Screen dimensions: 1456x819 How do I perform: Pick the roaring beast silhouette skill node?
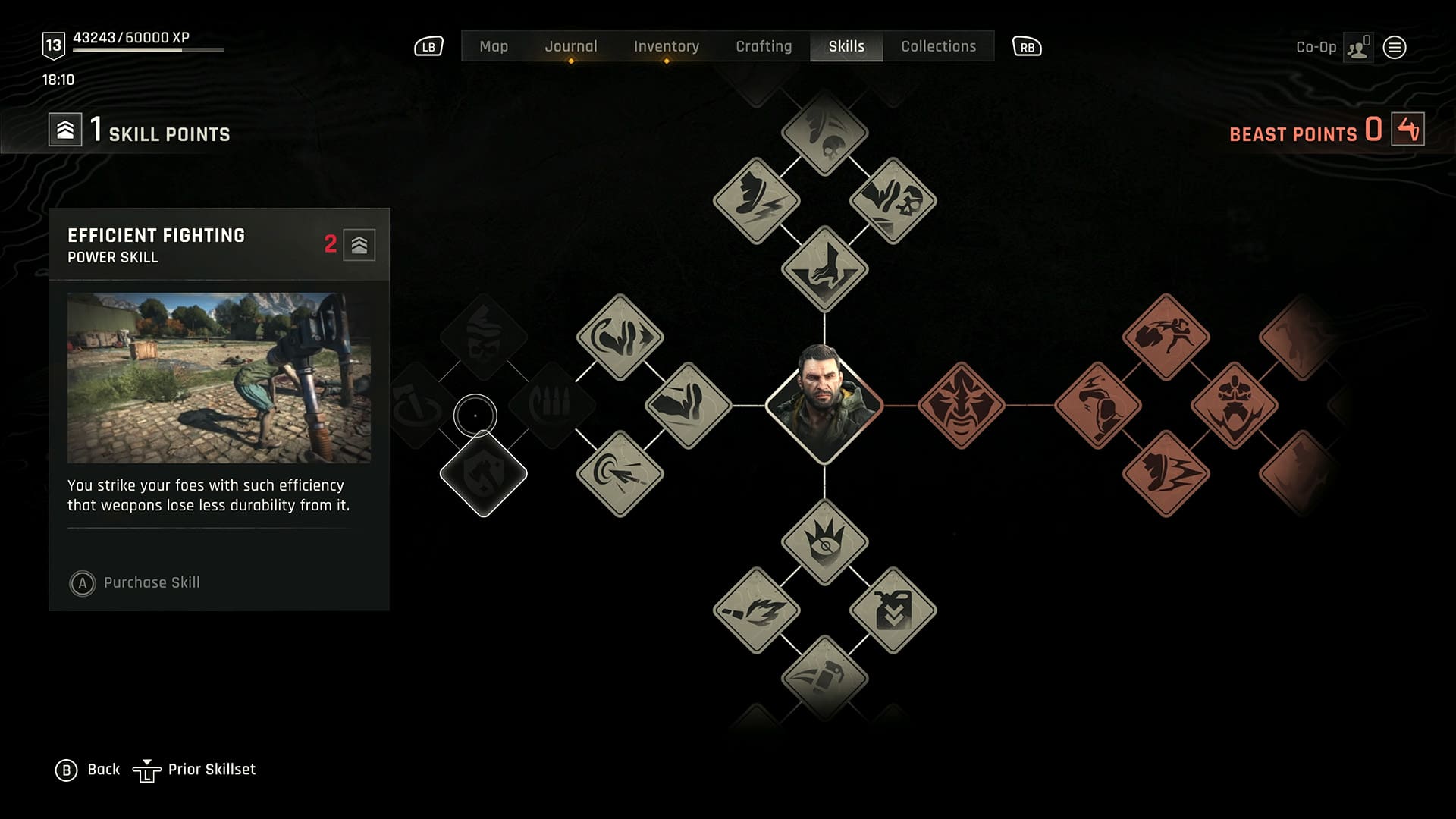coord(1234,406)
